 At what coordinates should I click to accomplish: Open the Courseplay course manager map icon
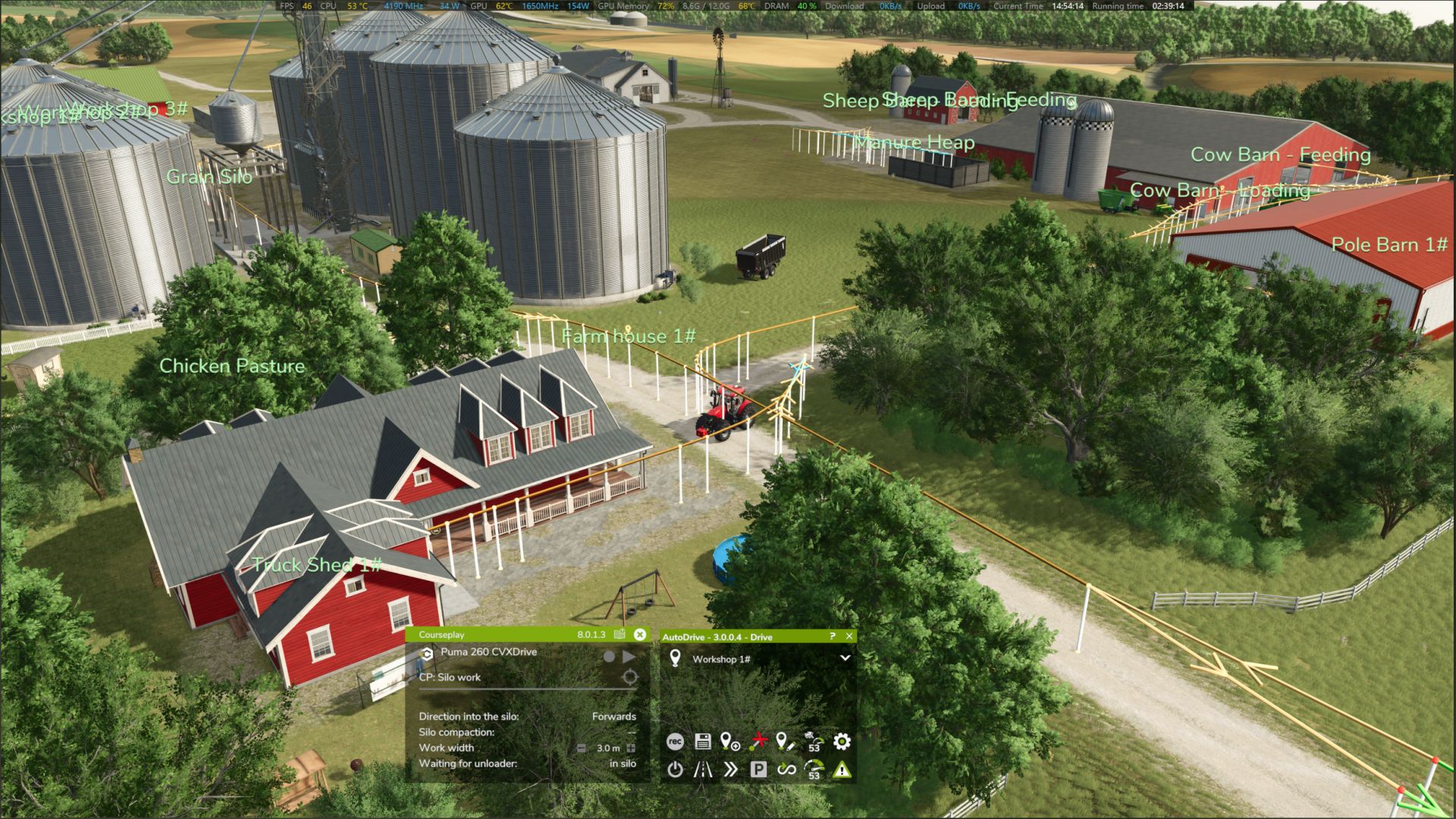(620, 635)
